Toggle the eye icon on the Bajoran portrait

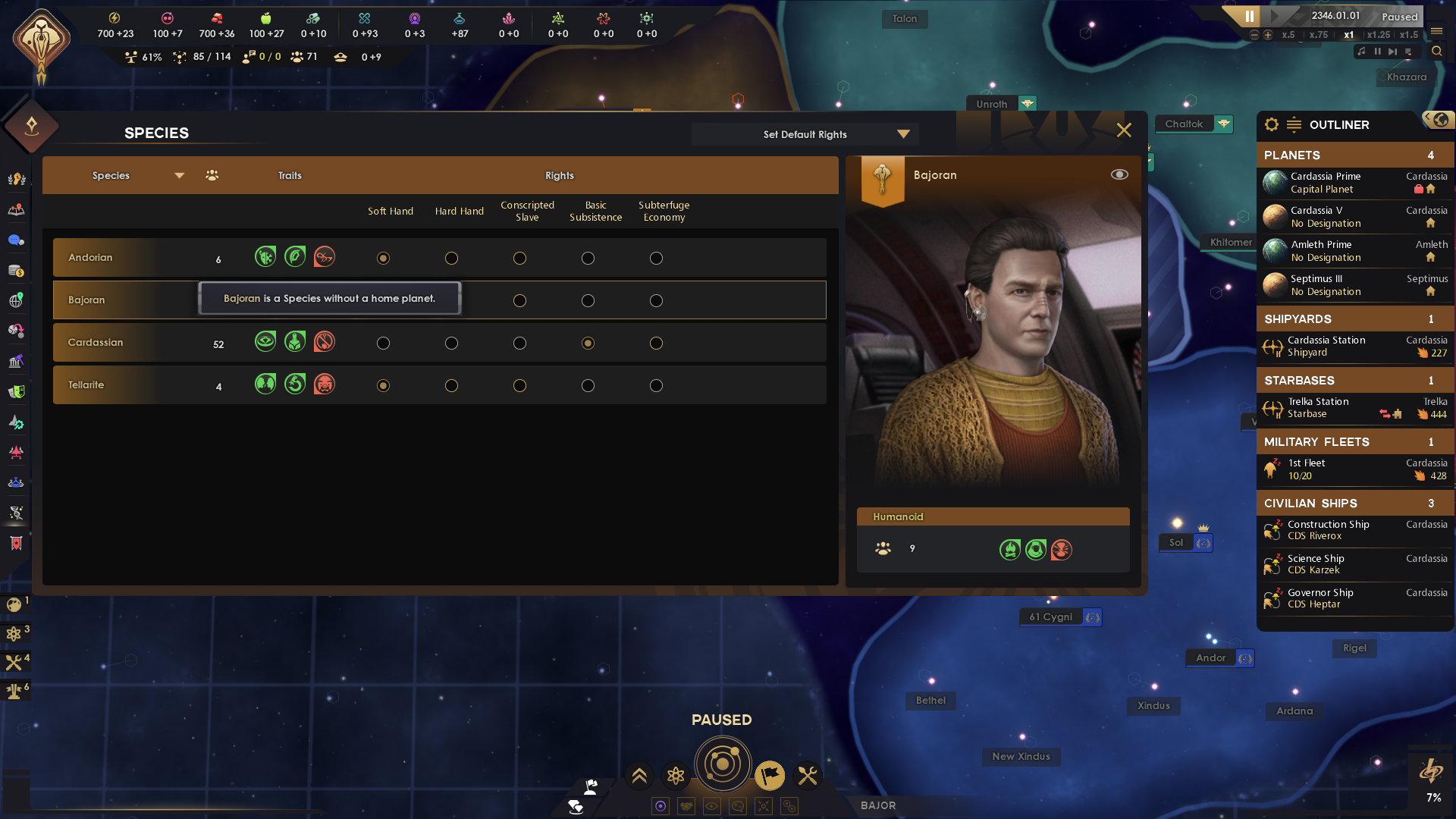coord(1120,174)
